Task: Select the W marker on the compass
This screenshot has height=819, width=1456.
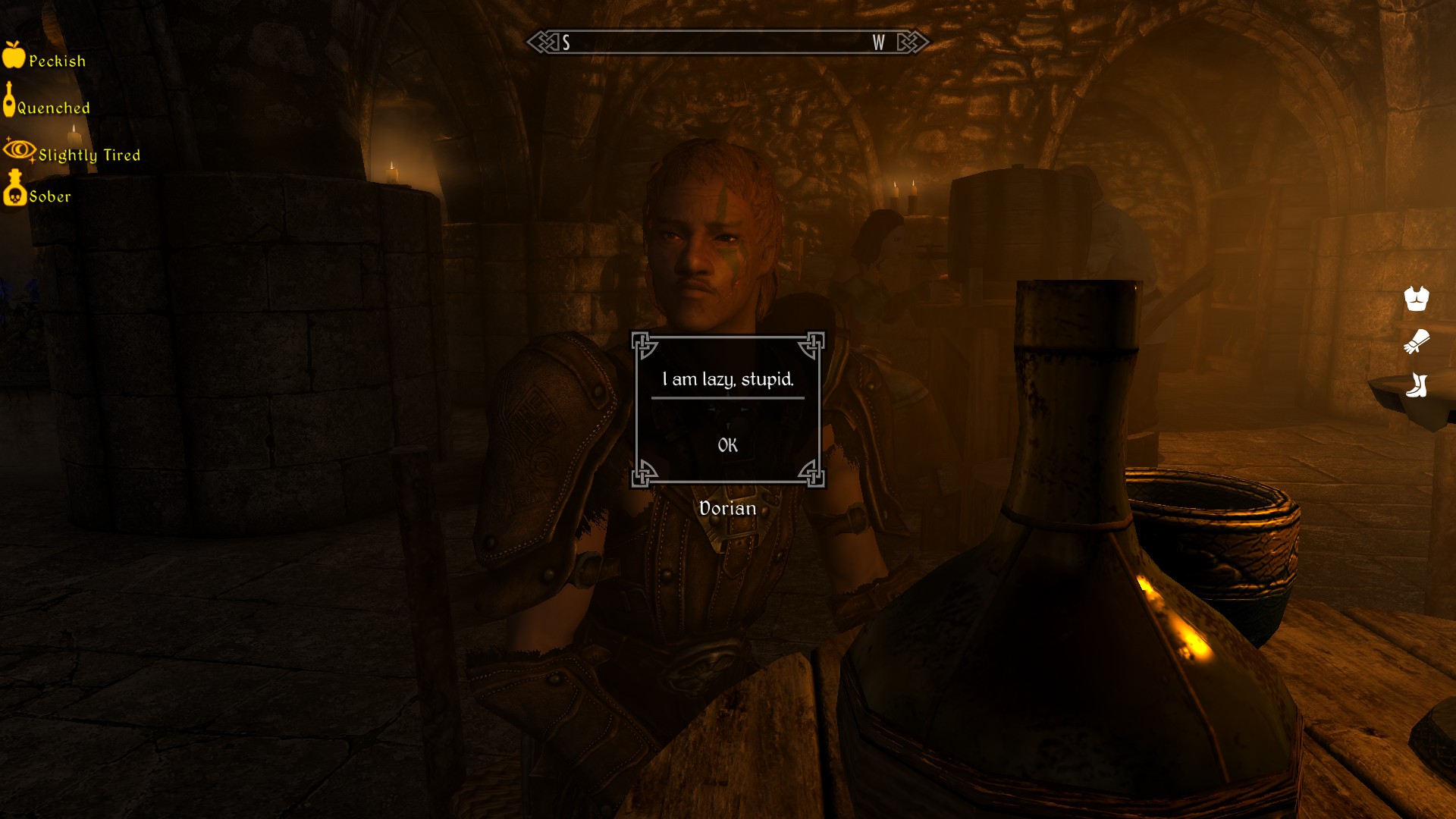Action: pos(877,43)
